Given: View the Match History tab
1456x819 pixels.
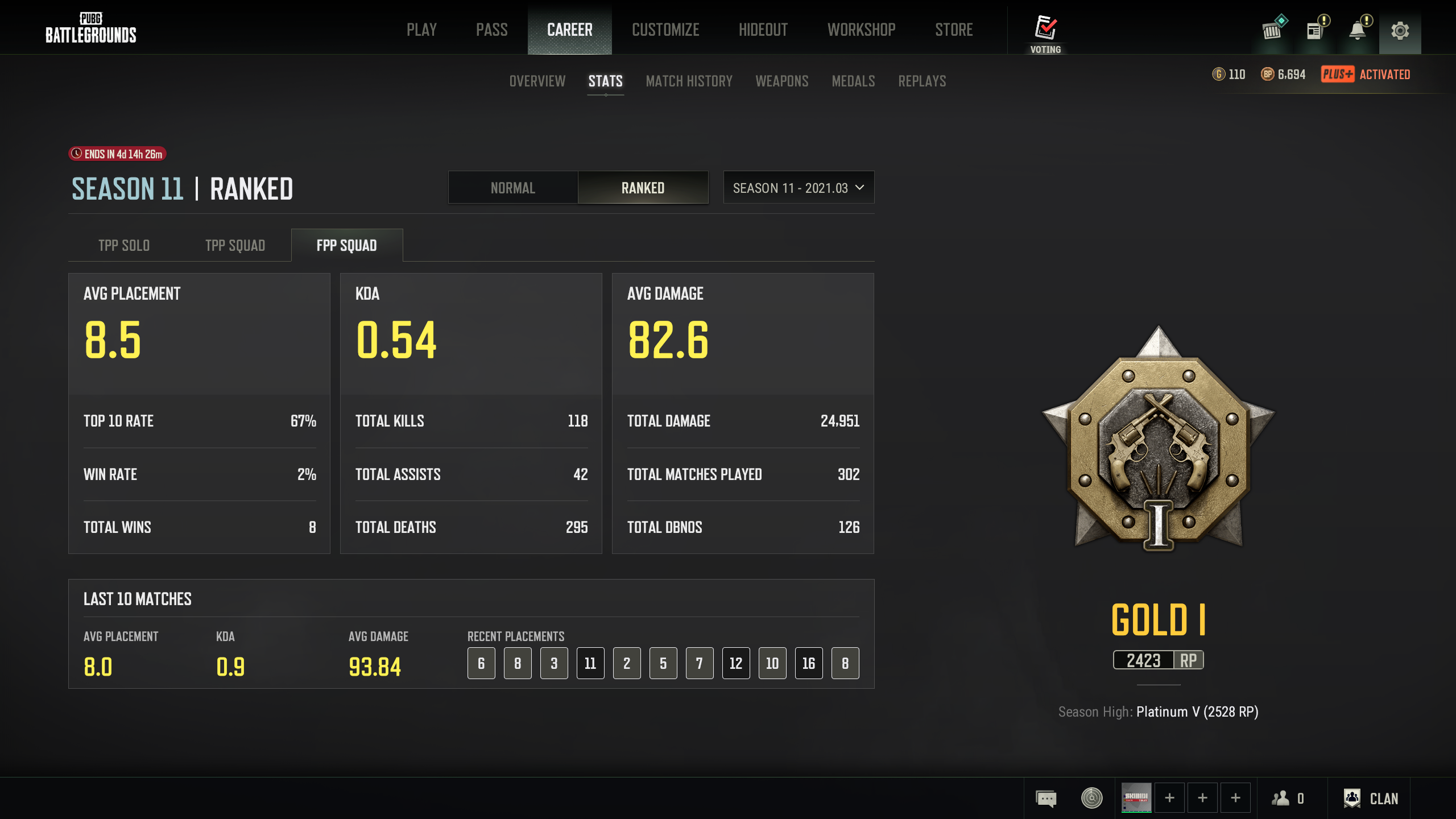Looking at the screenshot, I should (689, 81).
